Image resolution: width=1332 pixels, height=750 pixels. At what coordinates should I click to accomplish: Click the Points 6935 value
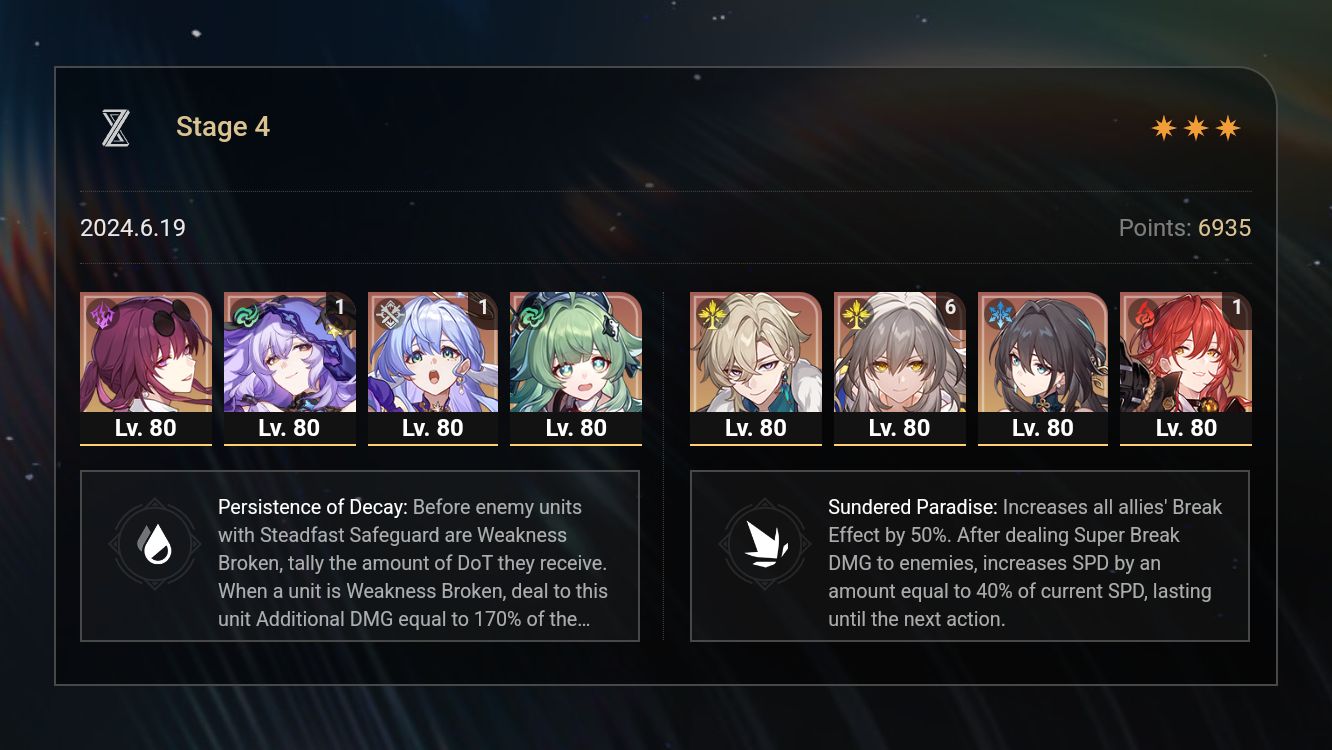1224,228
